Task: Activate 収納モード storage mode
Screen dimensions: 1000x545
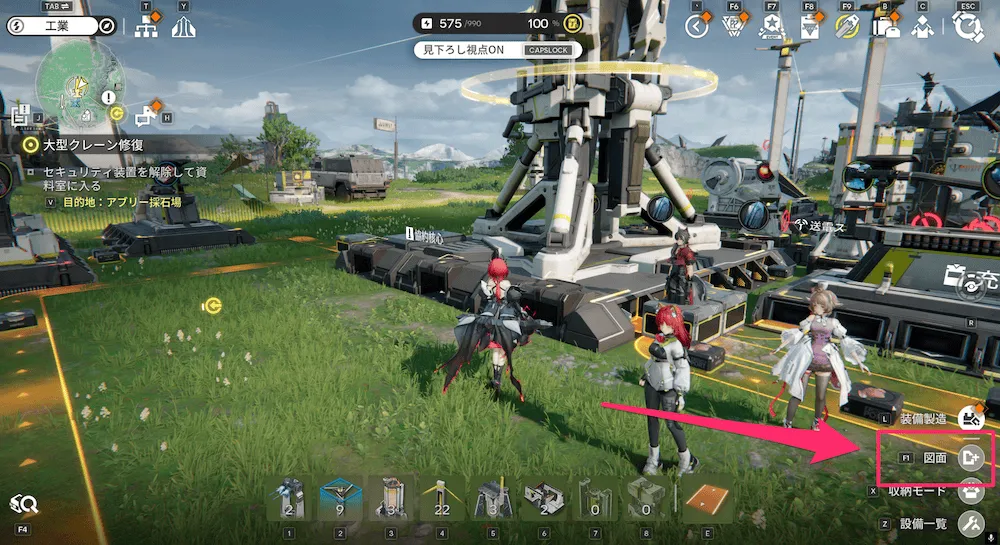Action: [x=969, y=490]
